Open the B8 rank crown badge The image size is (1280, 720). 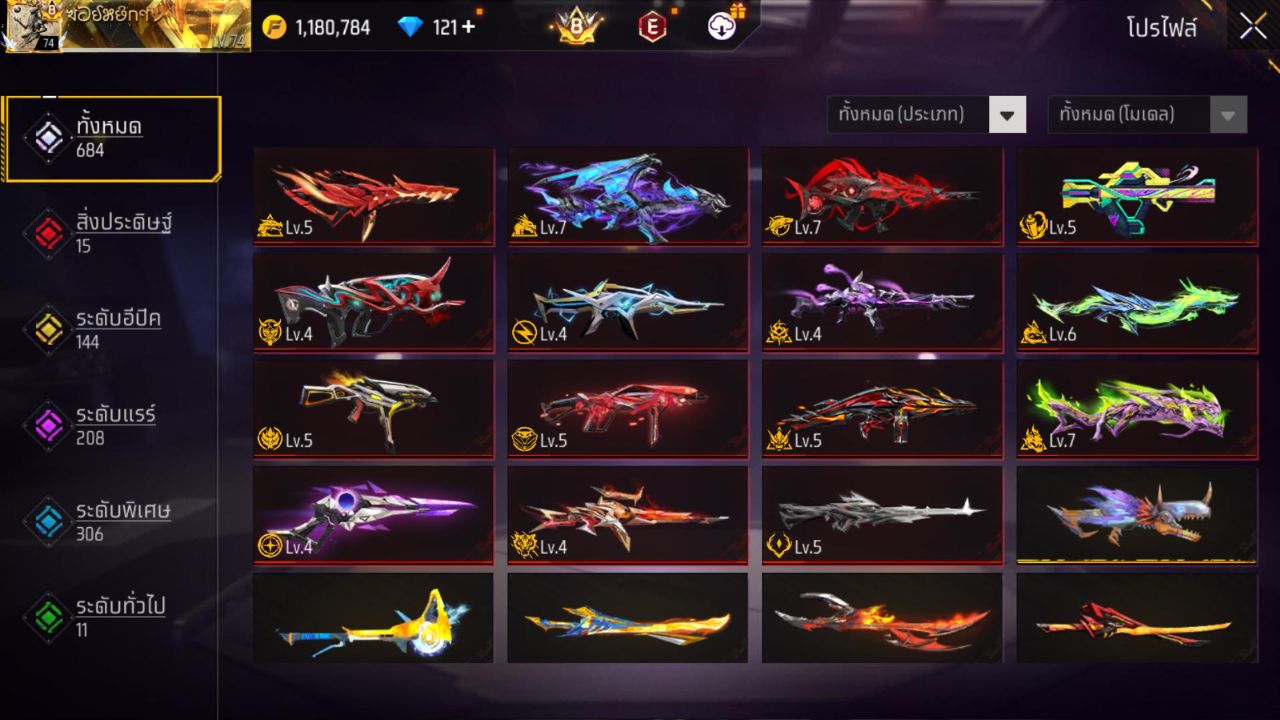point(572,25)
